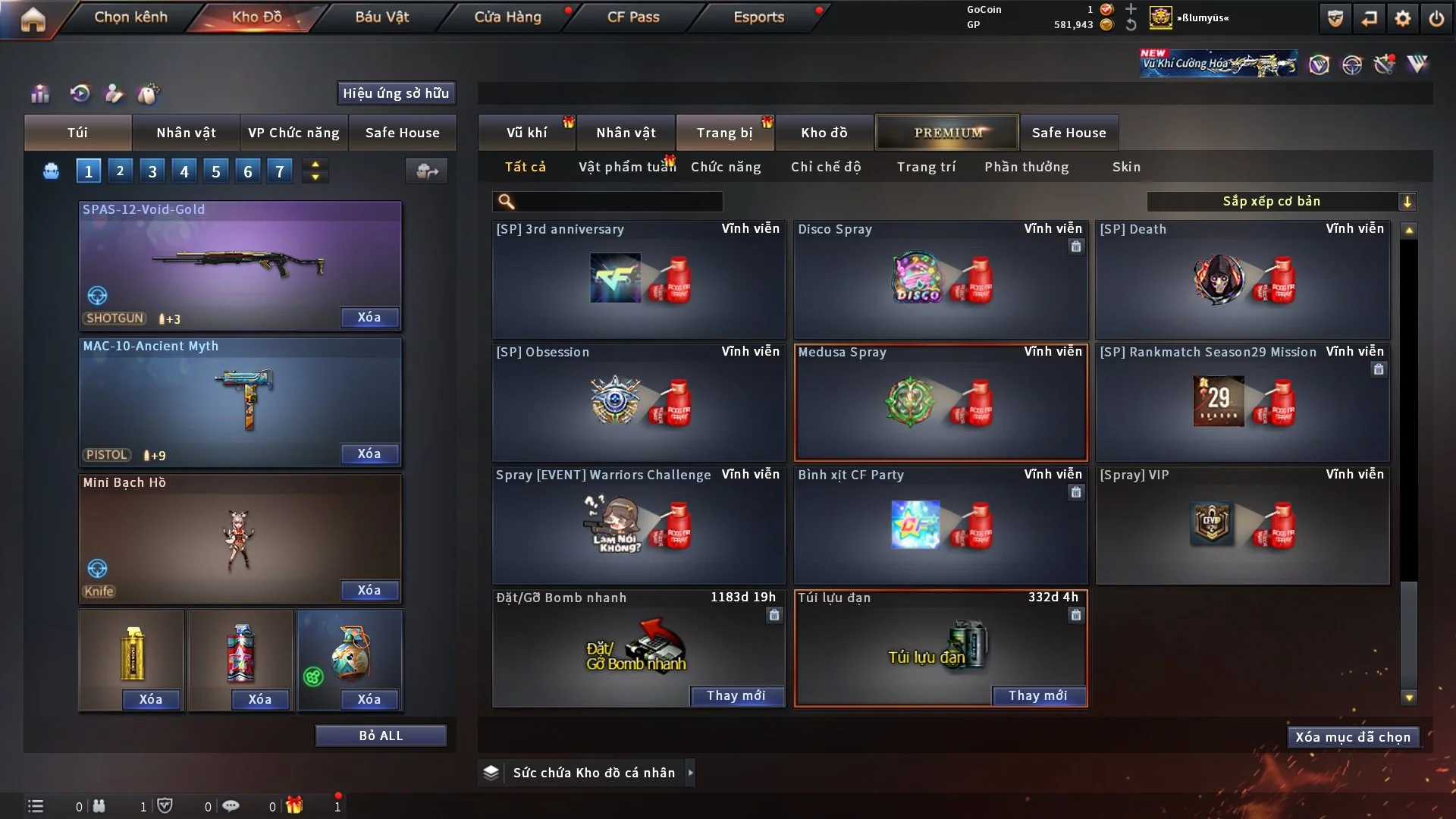Remove SPAS-12-Void-Gold with its Xóa button
The image size is (1456, 819).
pyautogui.click(x=369, y=317)
